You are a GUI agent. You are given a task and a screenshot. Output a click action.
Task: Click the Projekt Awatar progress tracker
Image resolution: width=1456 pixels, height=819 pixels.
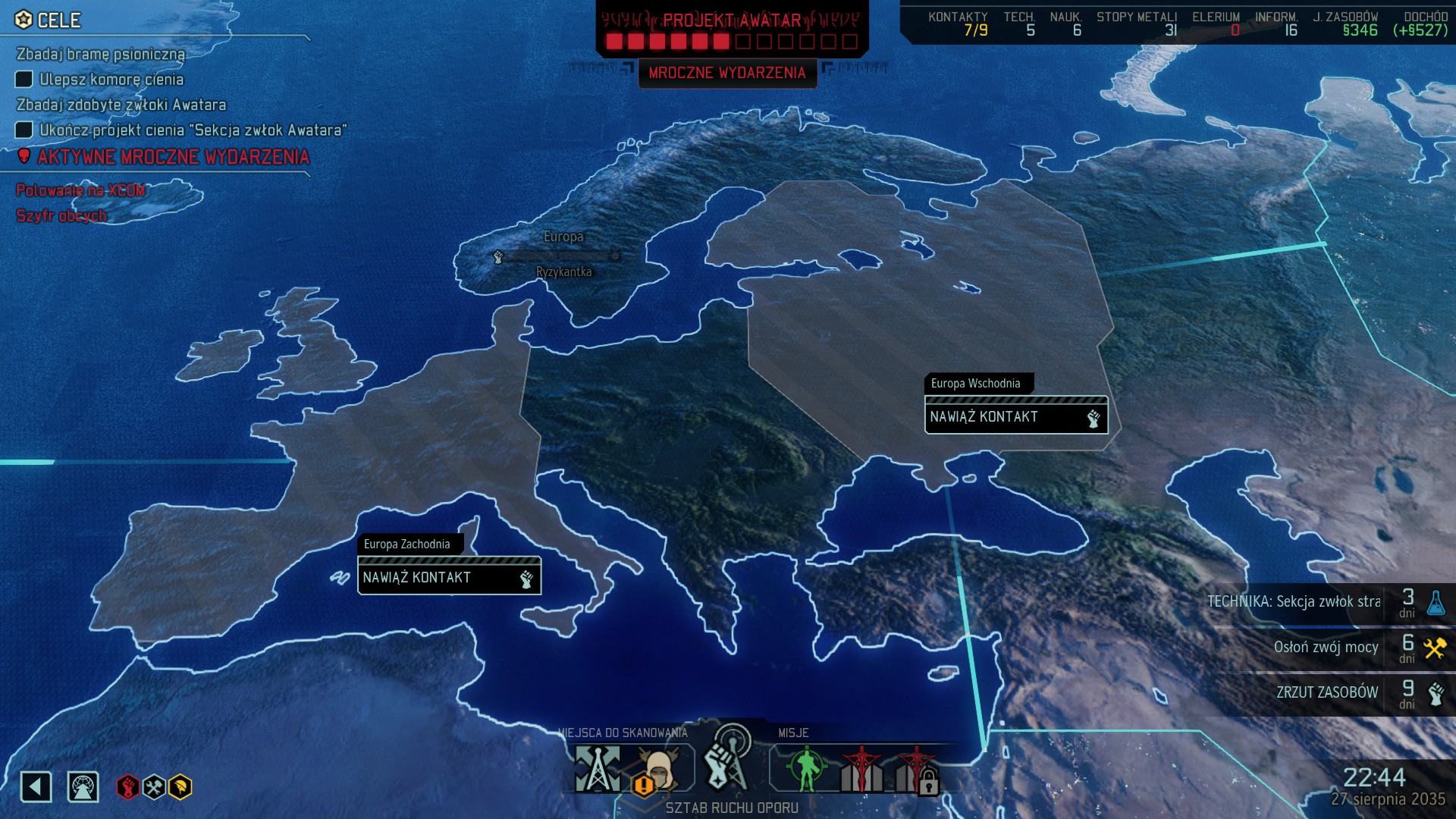coord(732,30)
